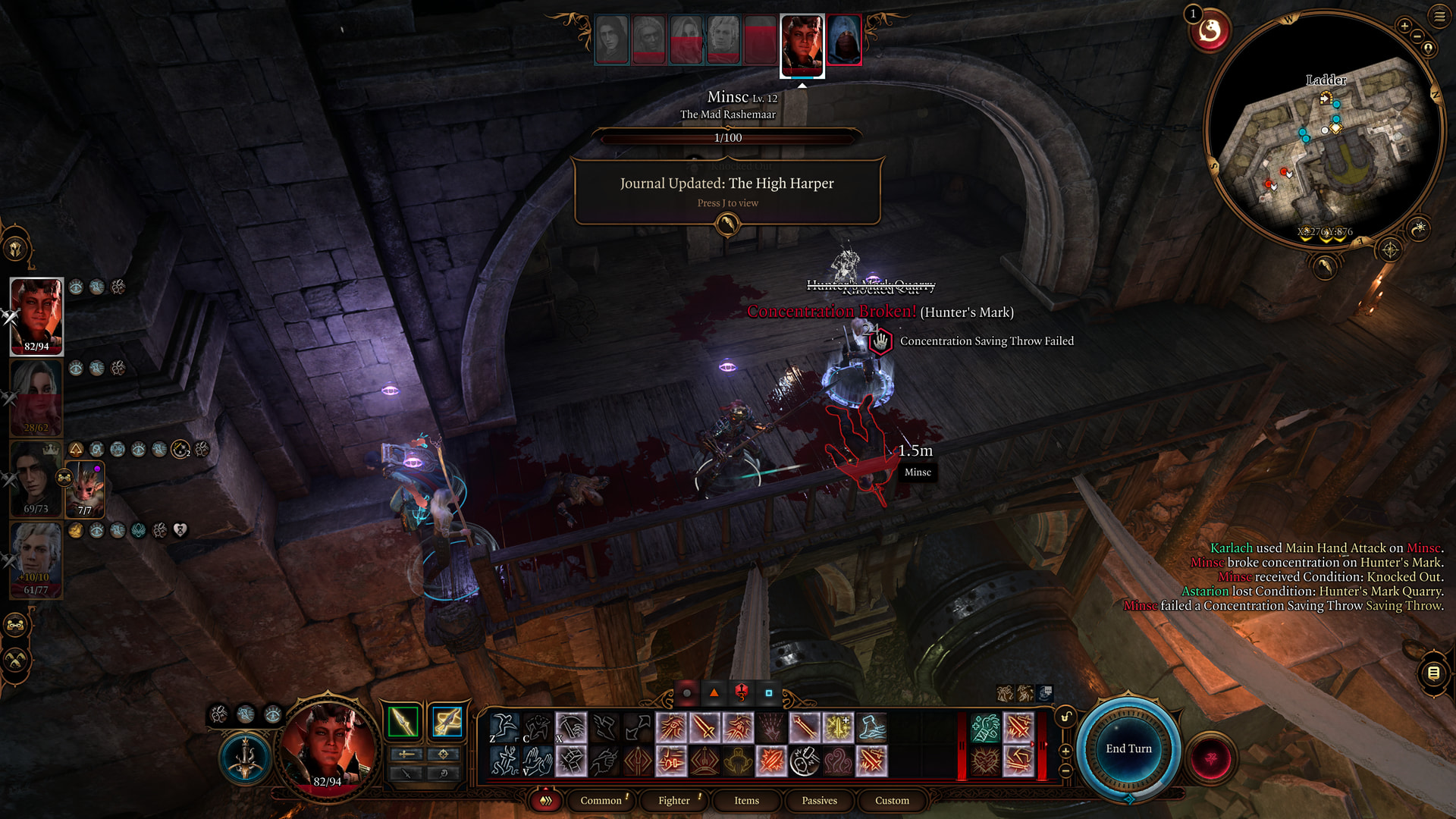
Task: Select the melee weapon set slot
Action: click(x=403, y=721)
